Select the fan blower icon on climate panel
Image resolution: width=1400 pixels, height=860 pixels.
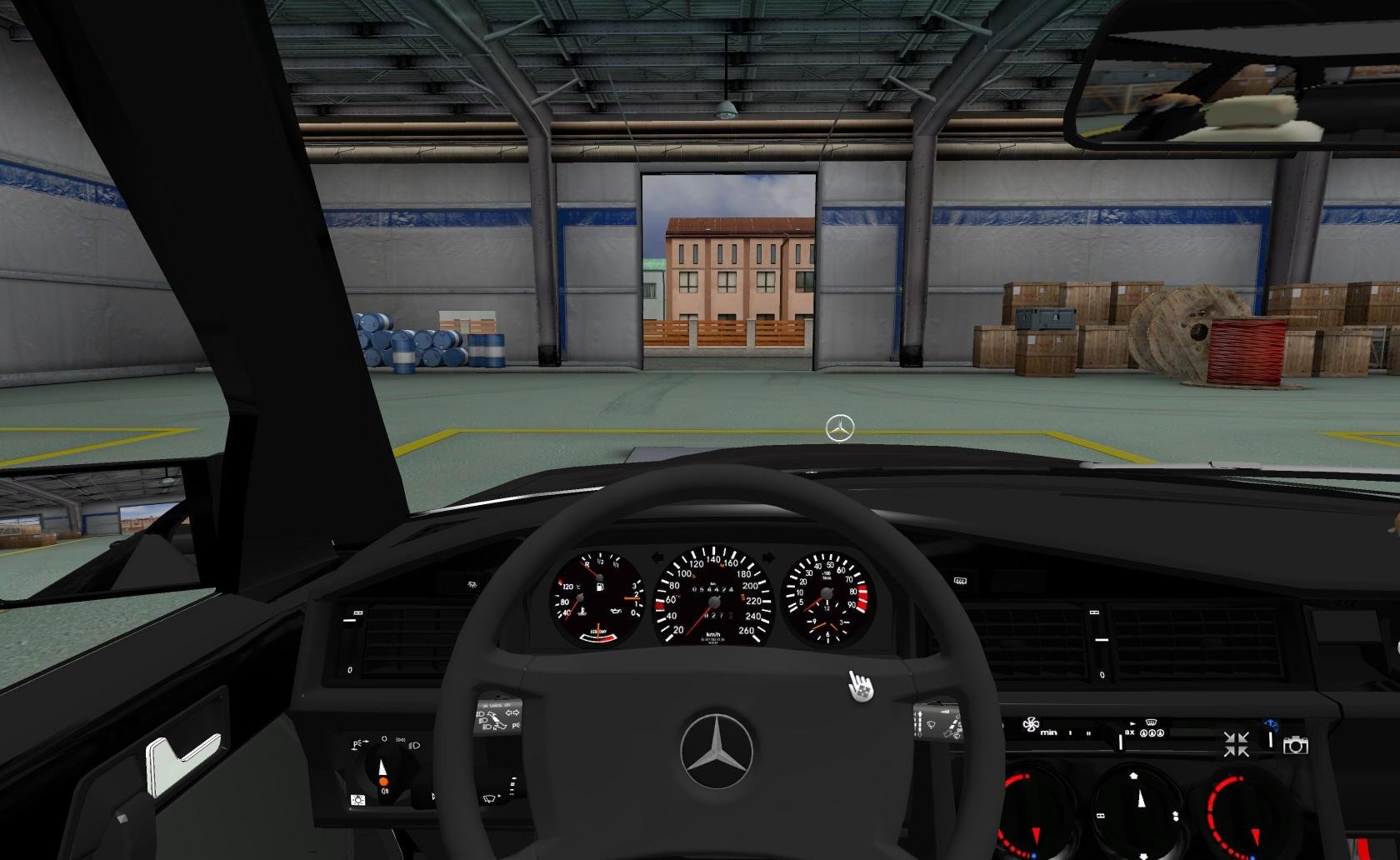point(1031,725)
